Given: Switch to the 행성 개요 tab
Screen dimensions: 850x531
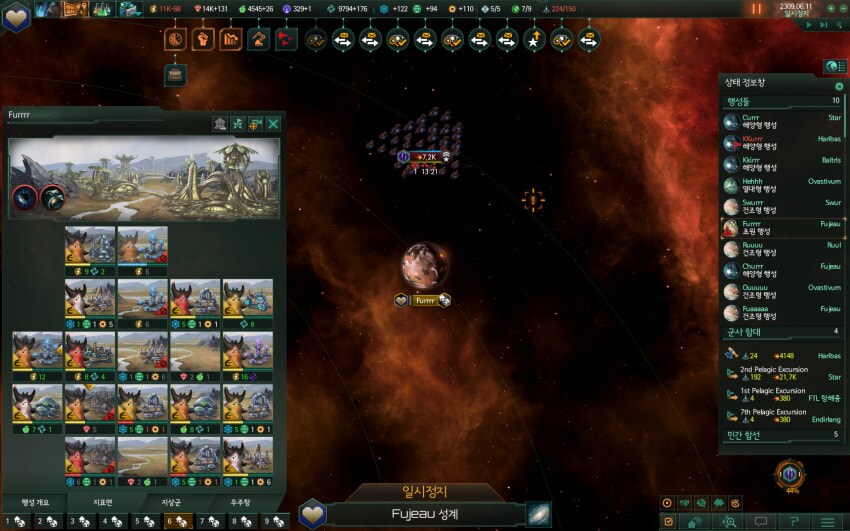Looking at the screenshot, I should [x=36, y=502].
